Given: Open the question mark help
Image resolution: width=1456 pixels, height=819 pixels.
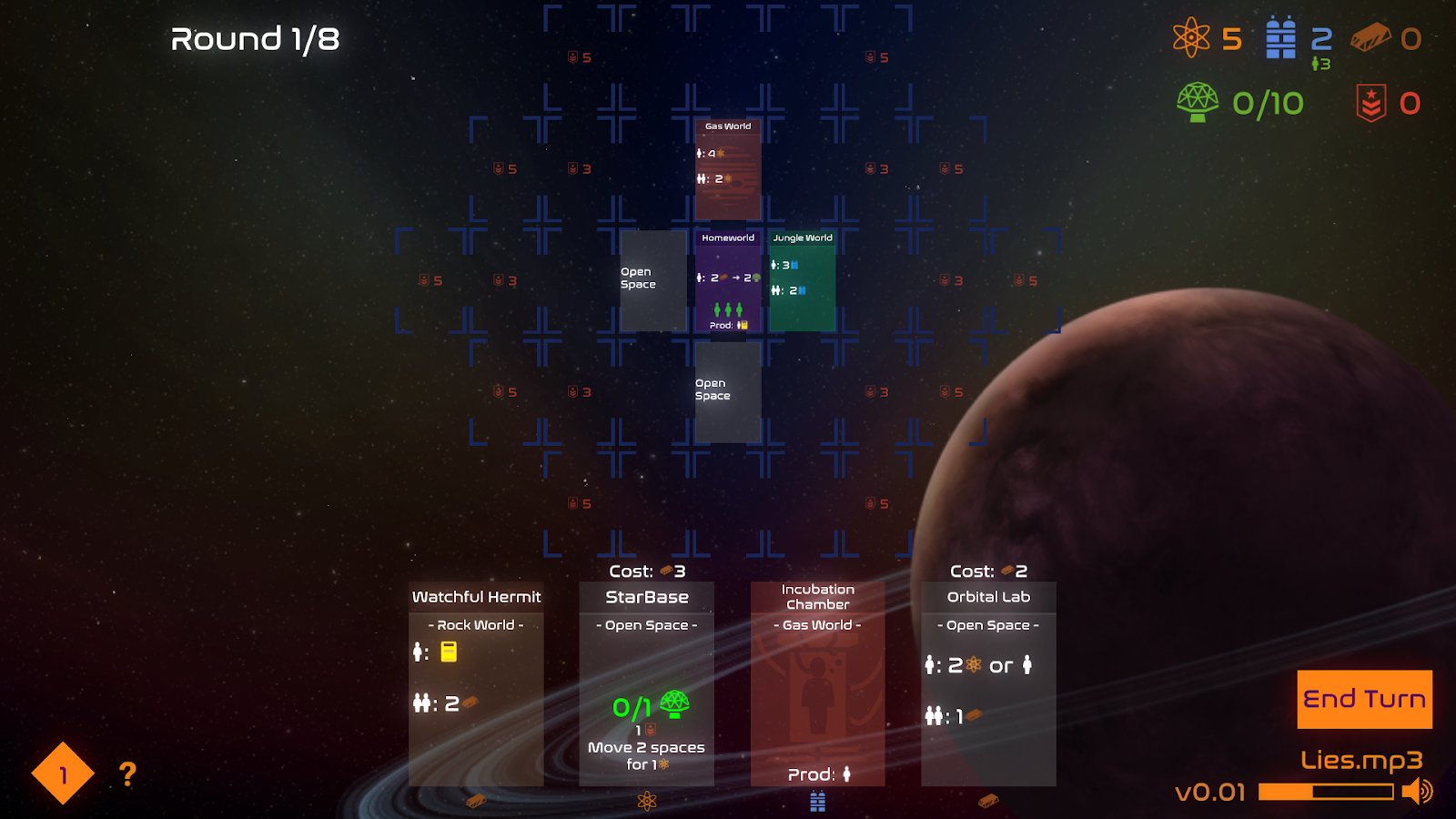Looking at the screenshot, I should click(x=127, y=774).
